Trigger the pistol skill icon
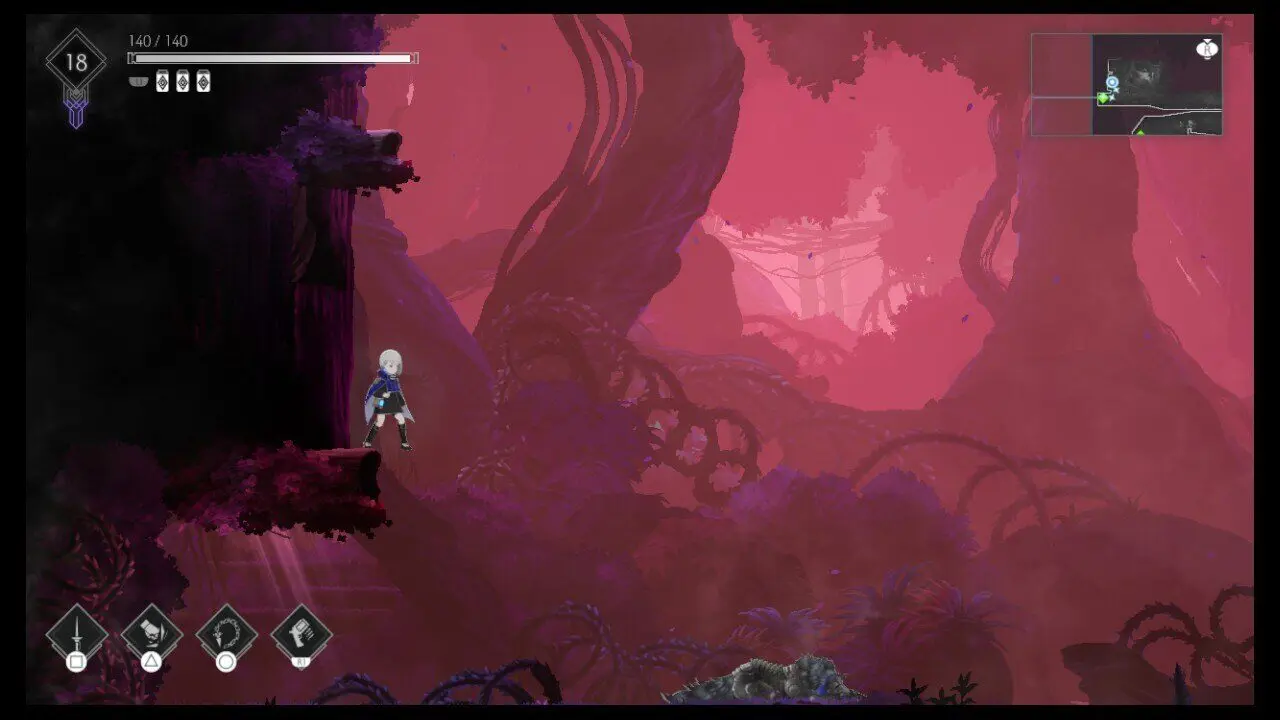The width and height of the screenshot is (1280, 720). tap(301, 634)
